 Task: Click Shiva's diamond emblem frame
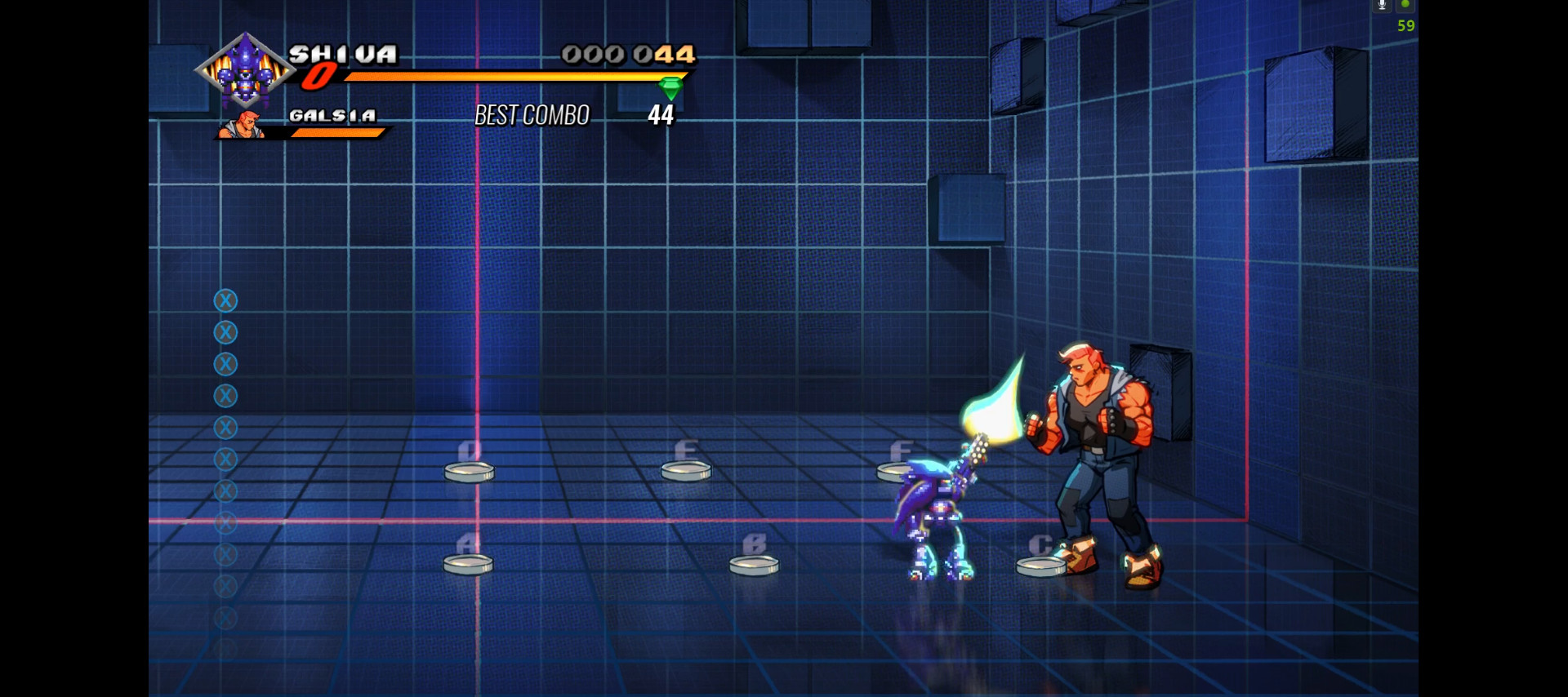(244, 68)
